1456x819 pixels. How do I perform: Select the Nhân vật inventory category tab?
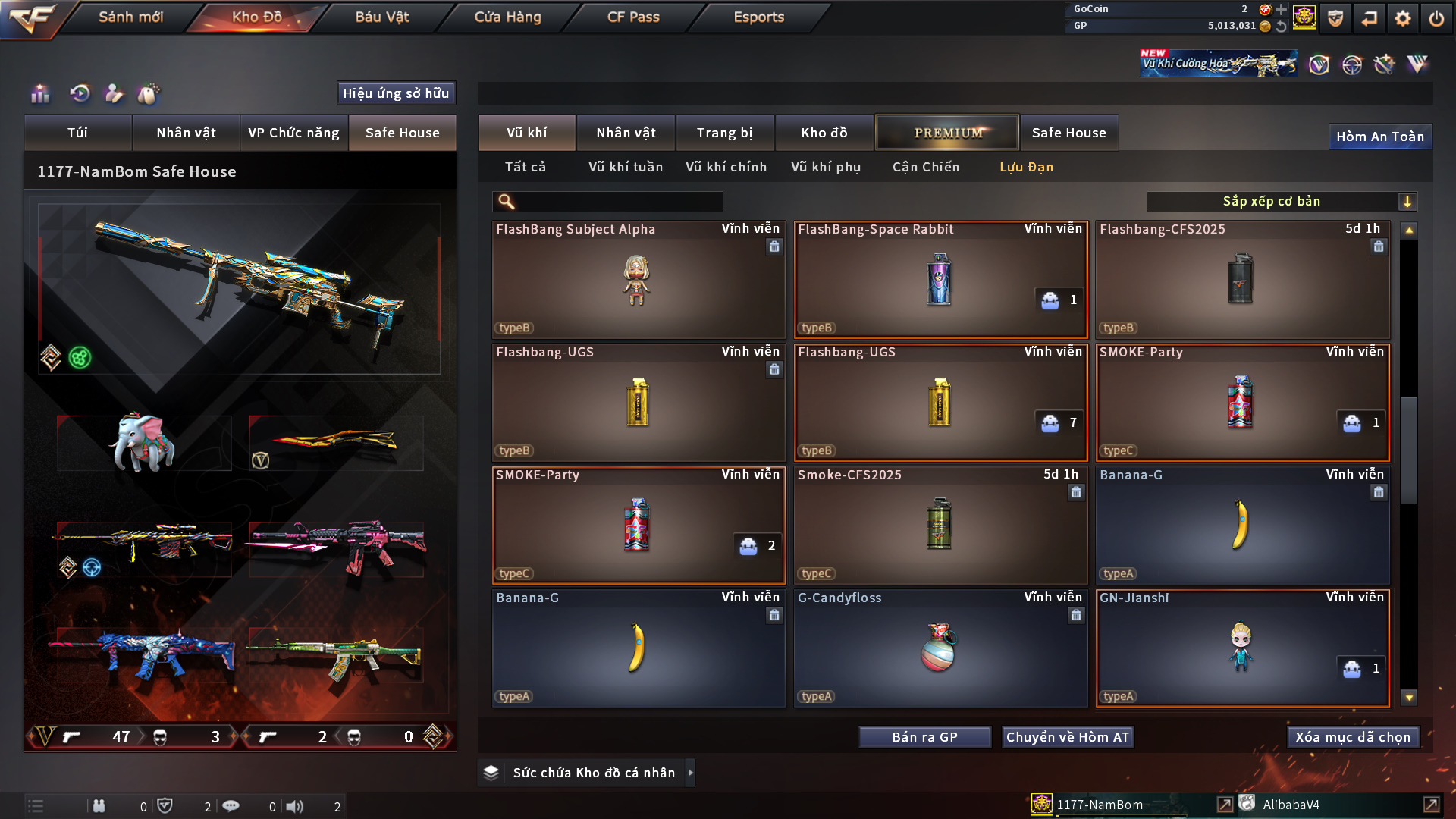coord(626,133)
